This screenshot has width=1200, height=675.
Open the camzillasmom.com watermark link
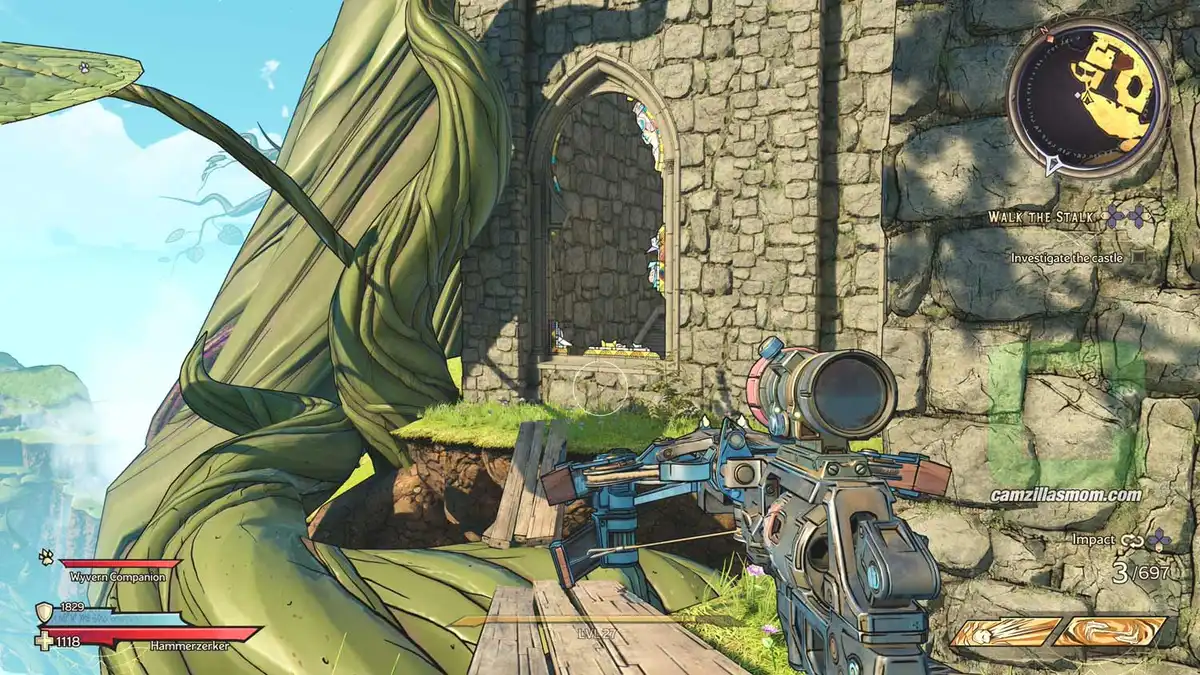coord(1065,494)
